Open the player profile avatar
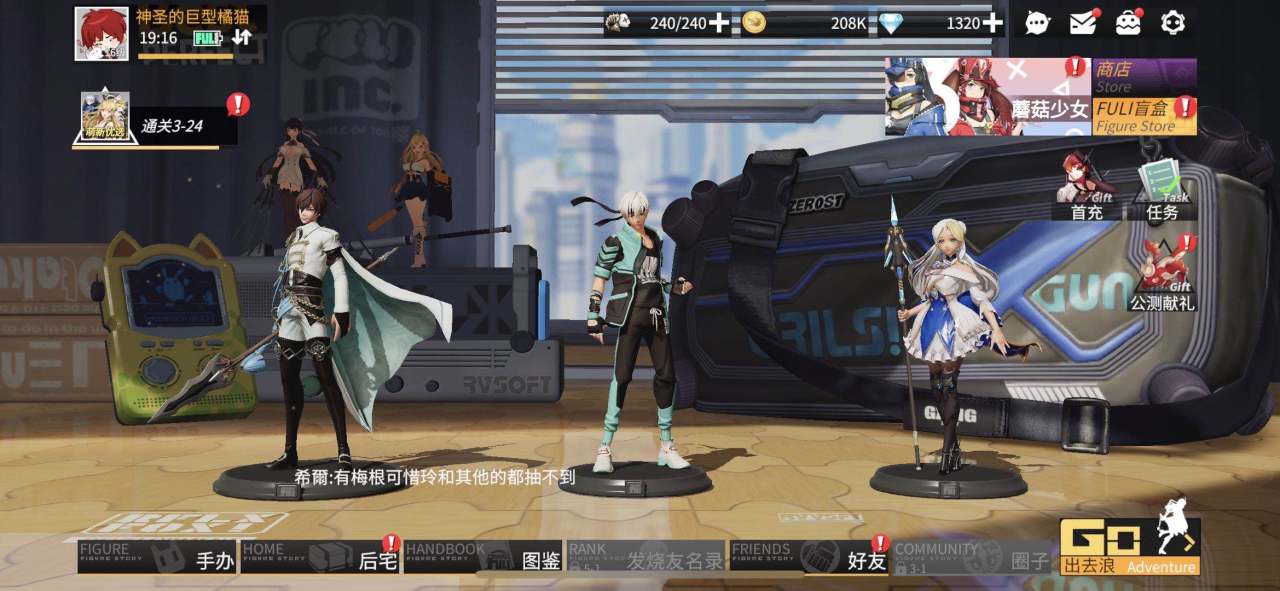 tap(101, 33)
